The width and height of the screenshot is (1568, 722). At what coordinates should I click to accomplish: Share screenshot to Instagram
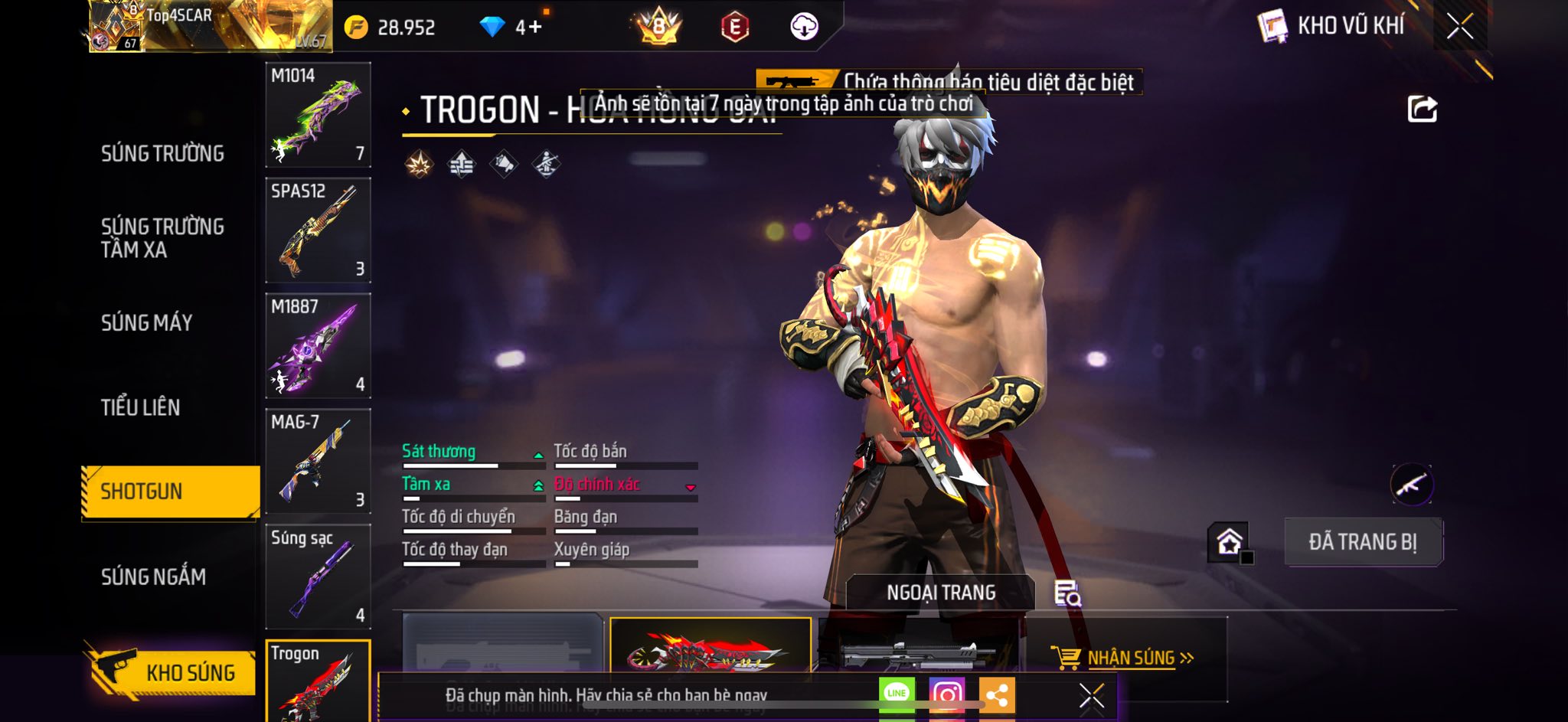pyautogui.click(x=946, y=694)
